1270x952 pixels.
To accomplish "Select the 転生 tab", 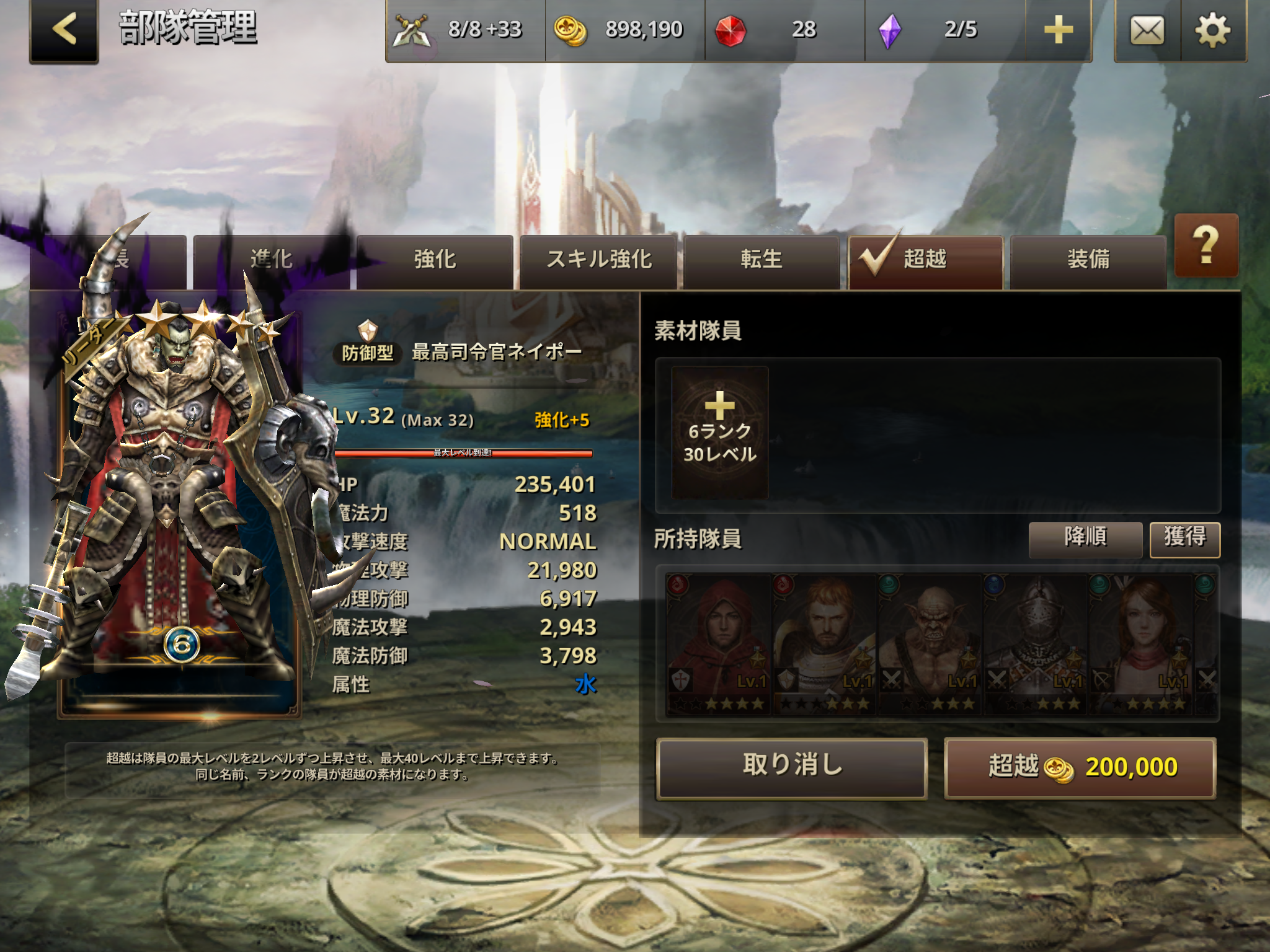I will [x=762, y=260].
